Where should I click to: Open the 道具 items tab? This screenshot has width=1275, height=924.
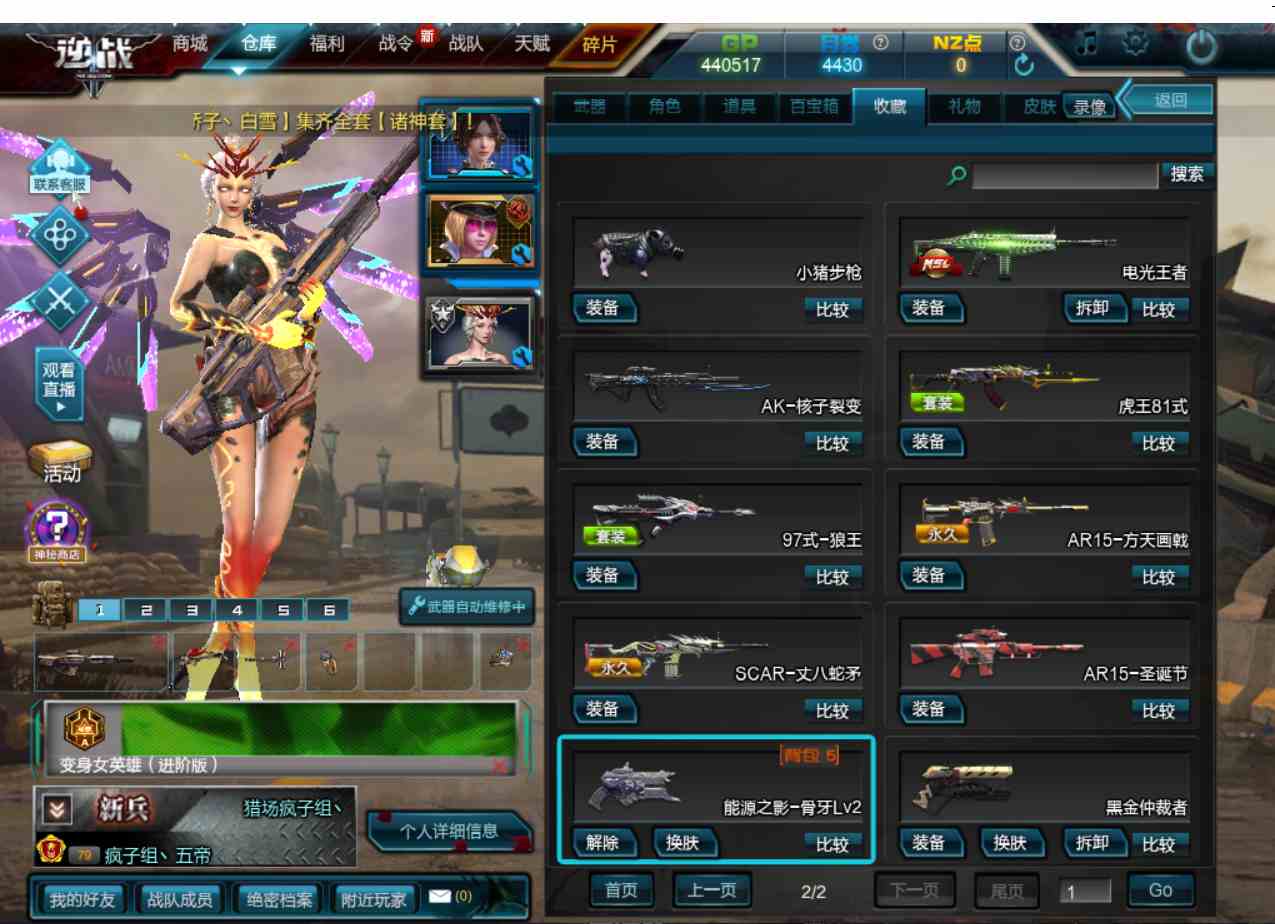(x=740, y=106)
